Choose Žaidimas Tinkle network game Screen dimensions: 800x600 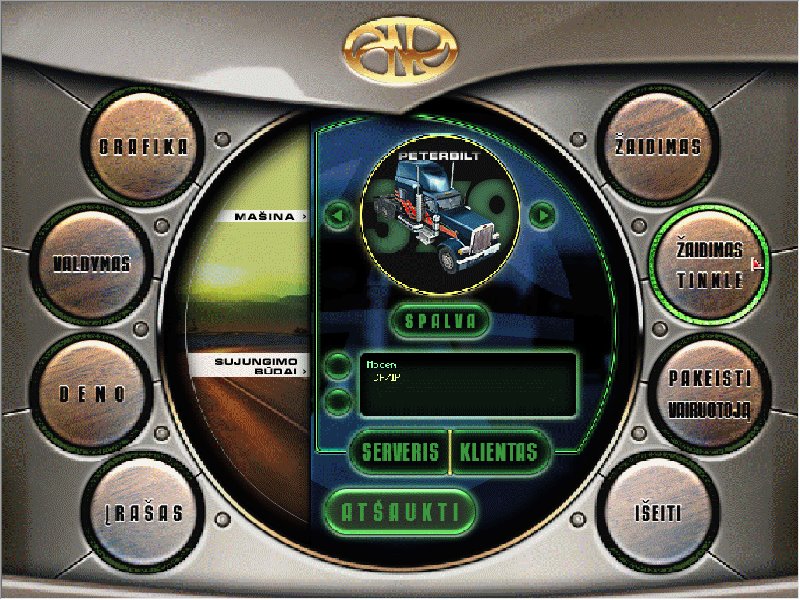pos(708,265)
